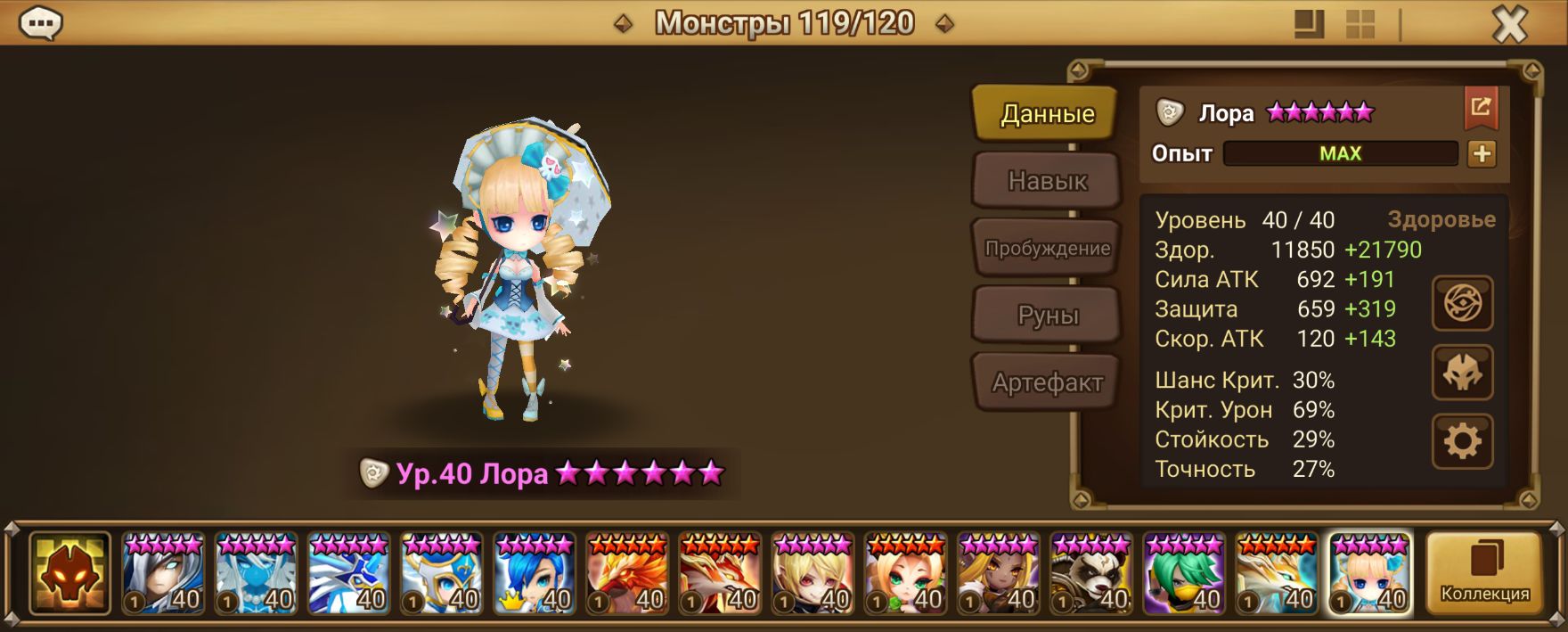
Task: Switch to the Данные tab
Action: pyautogui.click(x=1046, y=113)
